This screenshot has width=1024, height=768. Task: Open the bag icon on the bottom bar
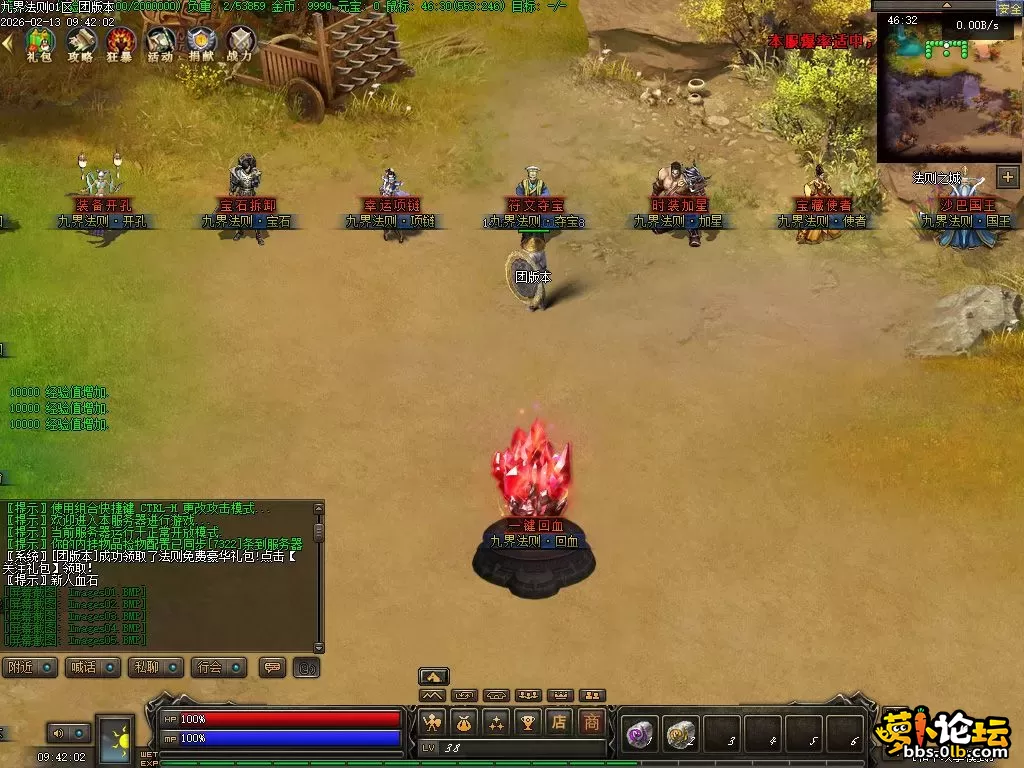[x=463, y=721]
